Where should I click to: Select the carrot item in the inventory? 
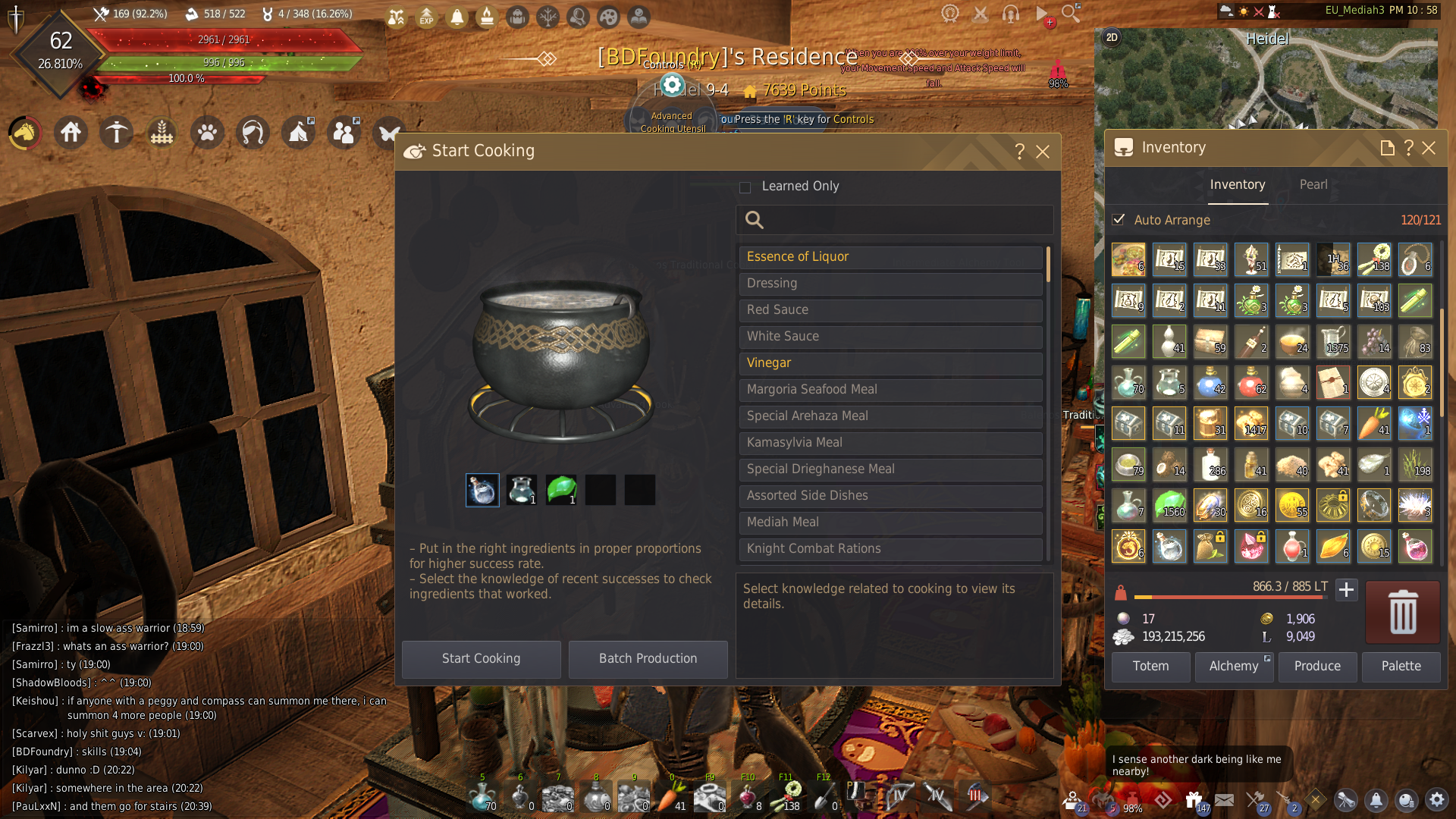click(x=1374, y=423)
